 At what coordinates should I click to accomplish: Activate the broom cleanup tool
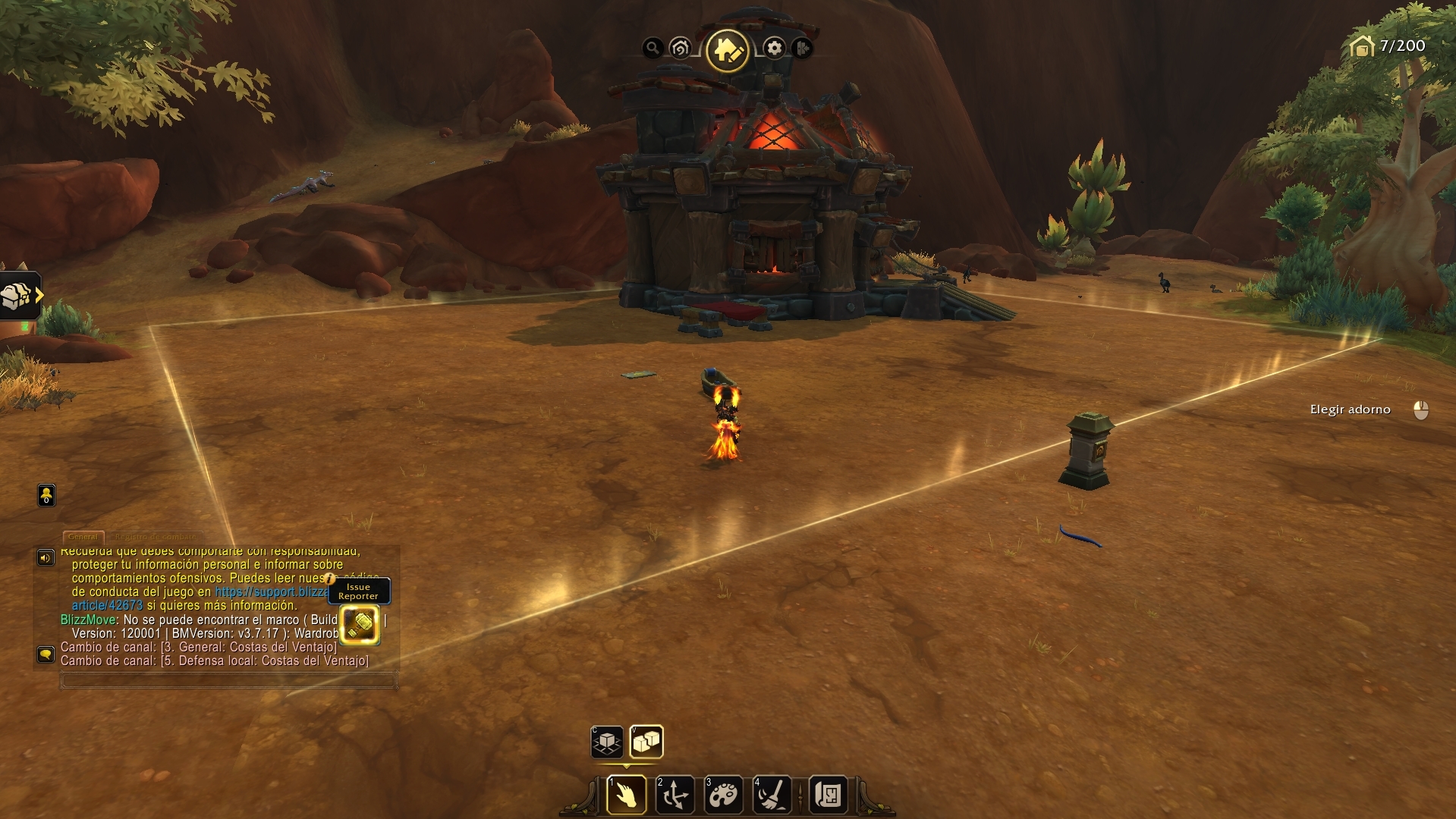coord(772,795)
